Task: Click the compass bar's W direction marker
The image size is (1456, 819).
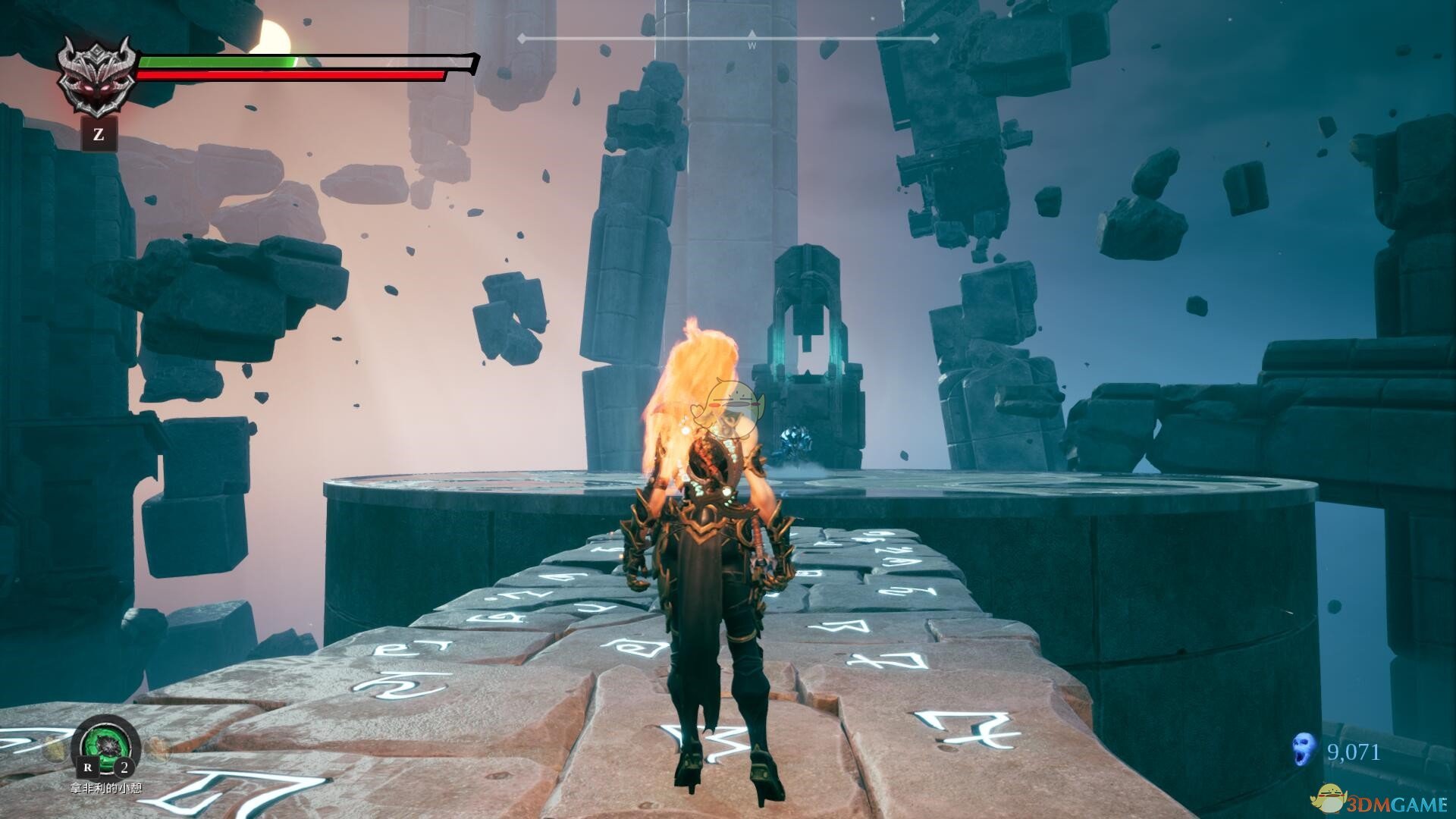Action: tap(752, 45)
